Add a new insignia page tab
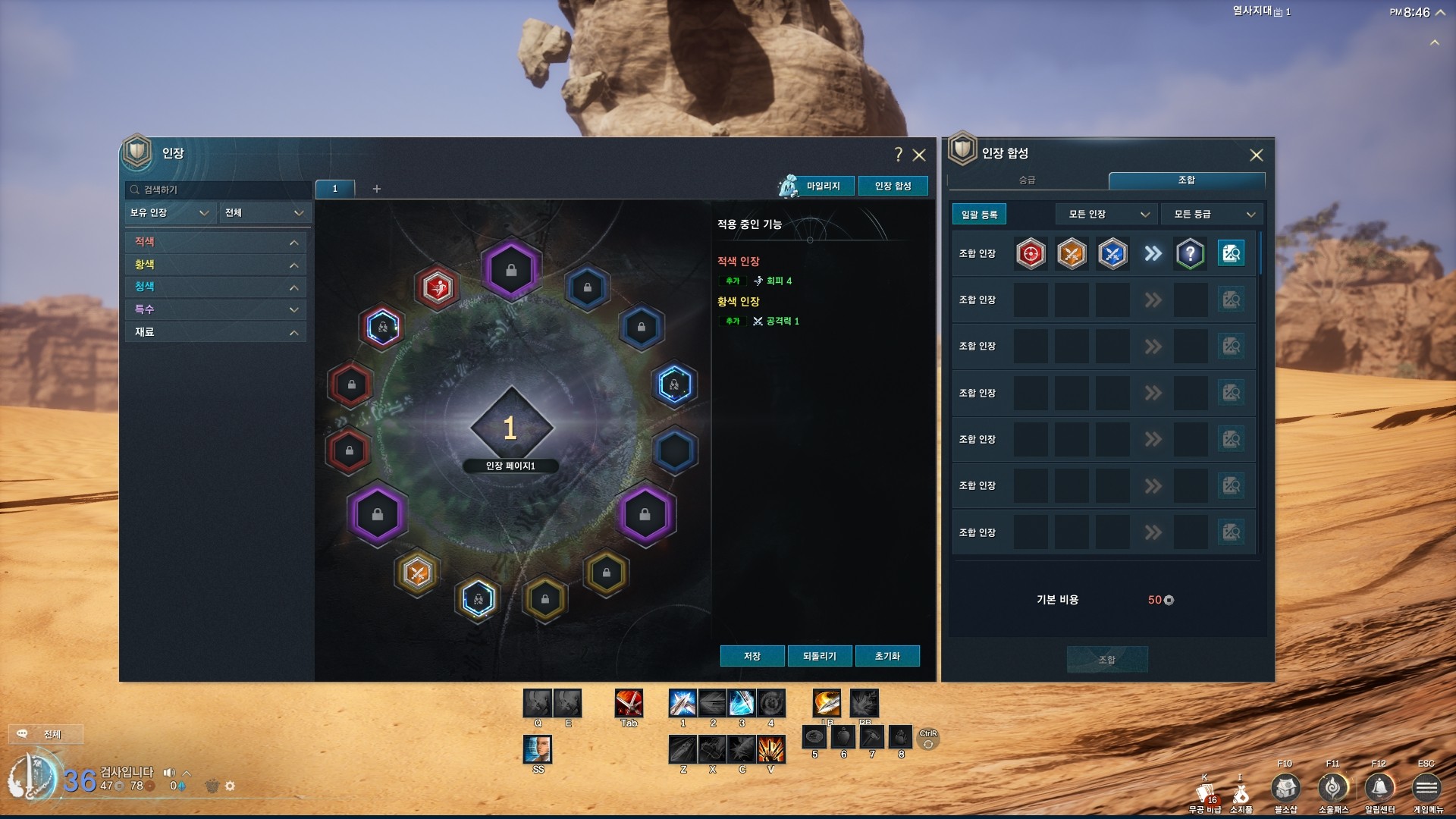The width and height of the screenshot is (1456, 819). [x=376, y=189]
